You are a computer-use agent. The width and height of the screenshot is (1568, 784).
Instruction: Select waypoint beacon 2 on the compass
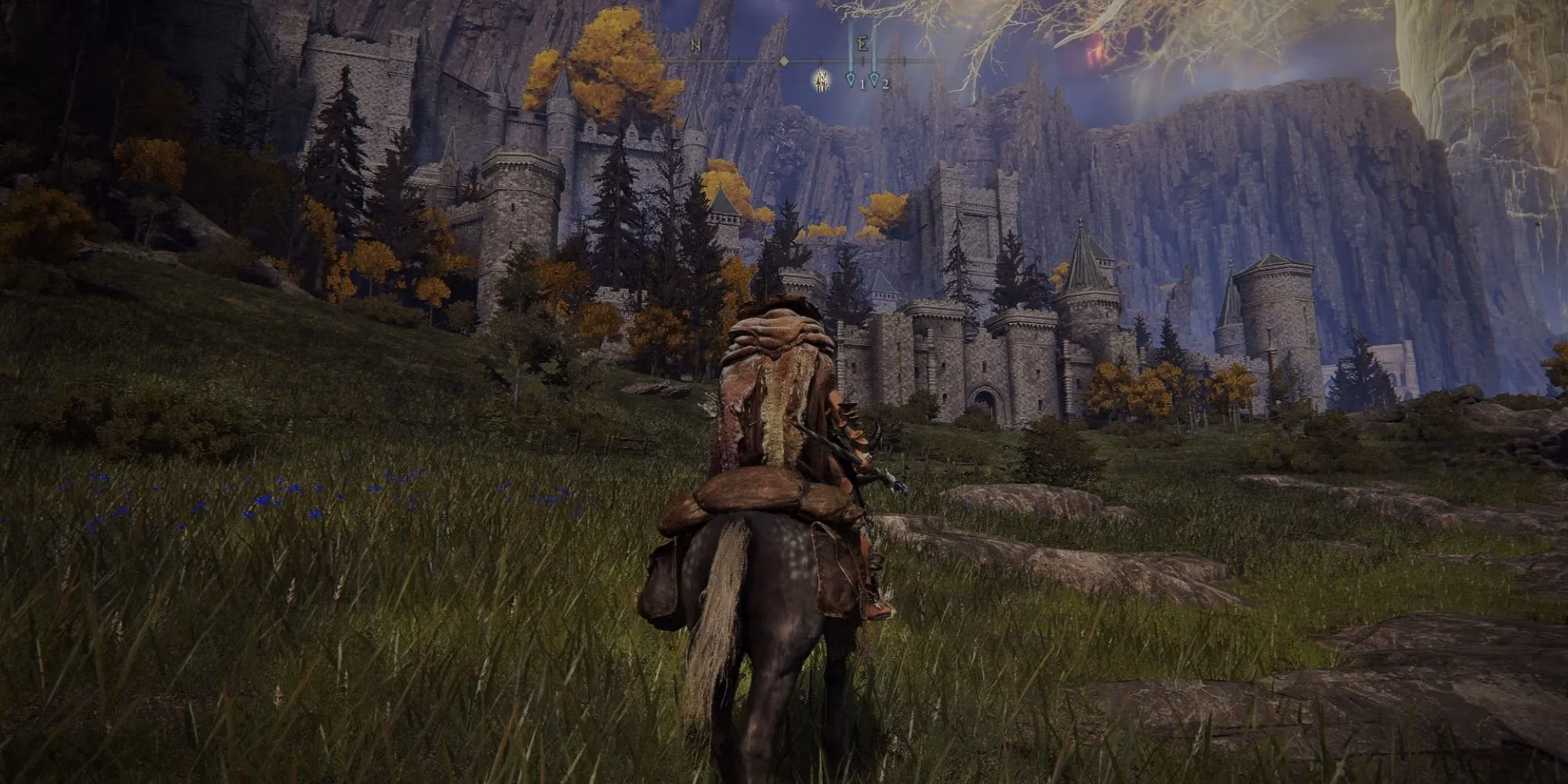(874, 81)
